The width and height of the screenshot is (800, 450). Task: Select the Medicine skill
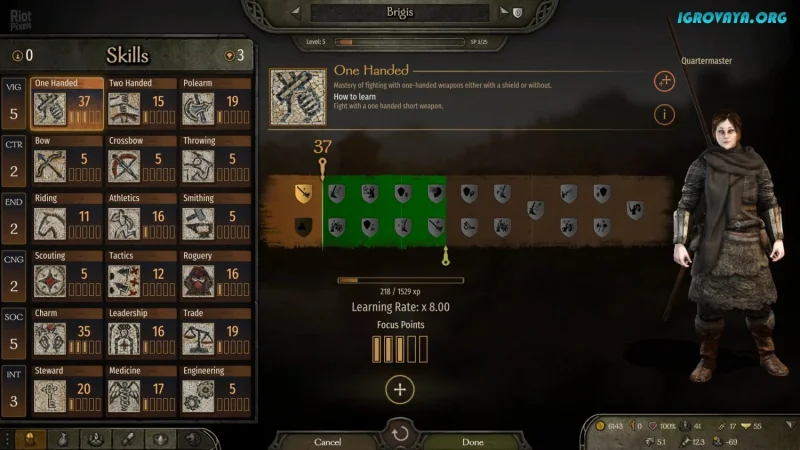[141, 392]
